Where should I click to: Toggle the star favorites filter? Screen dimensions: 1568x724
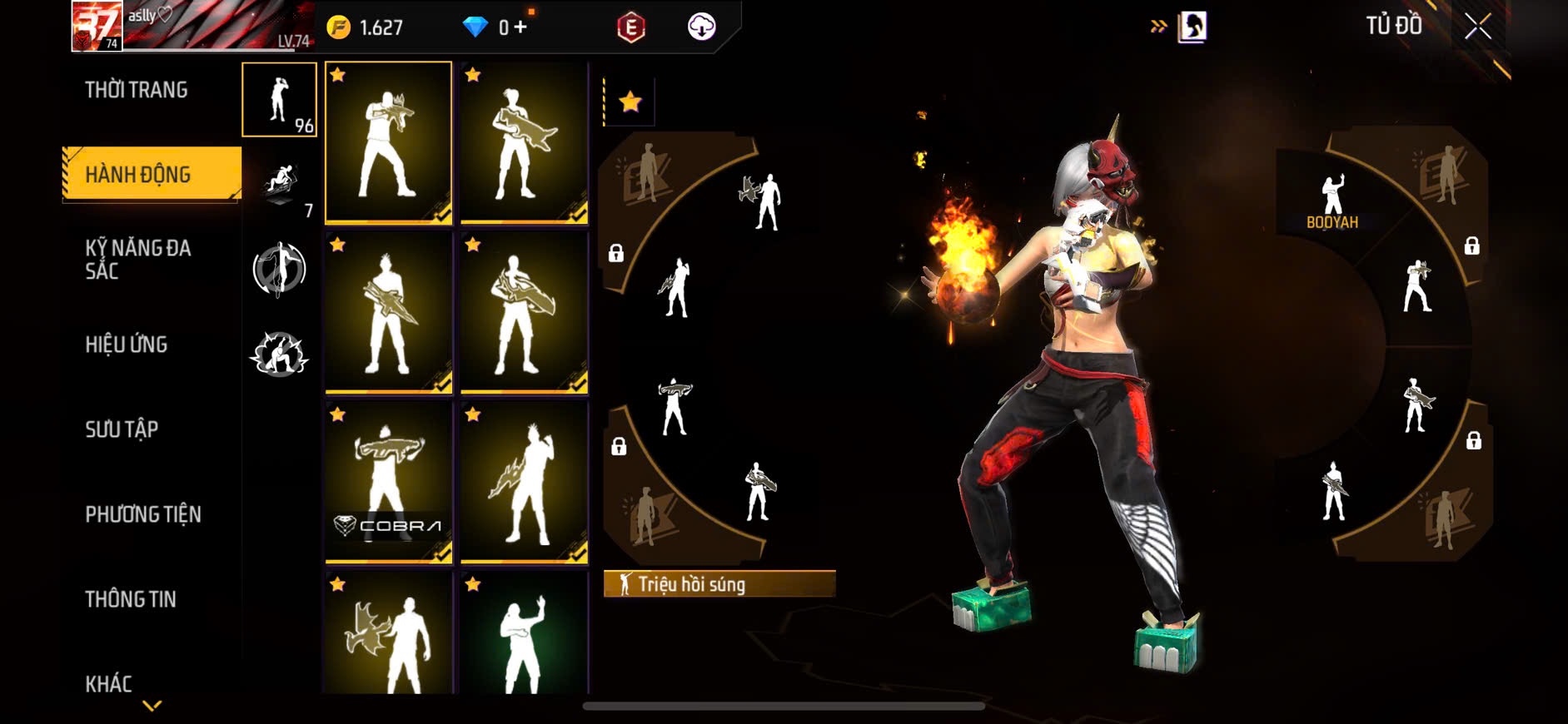pyautogui.click(x=630, y=102)
